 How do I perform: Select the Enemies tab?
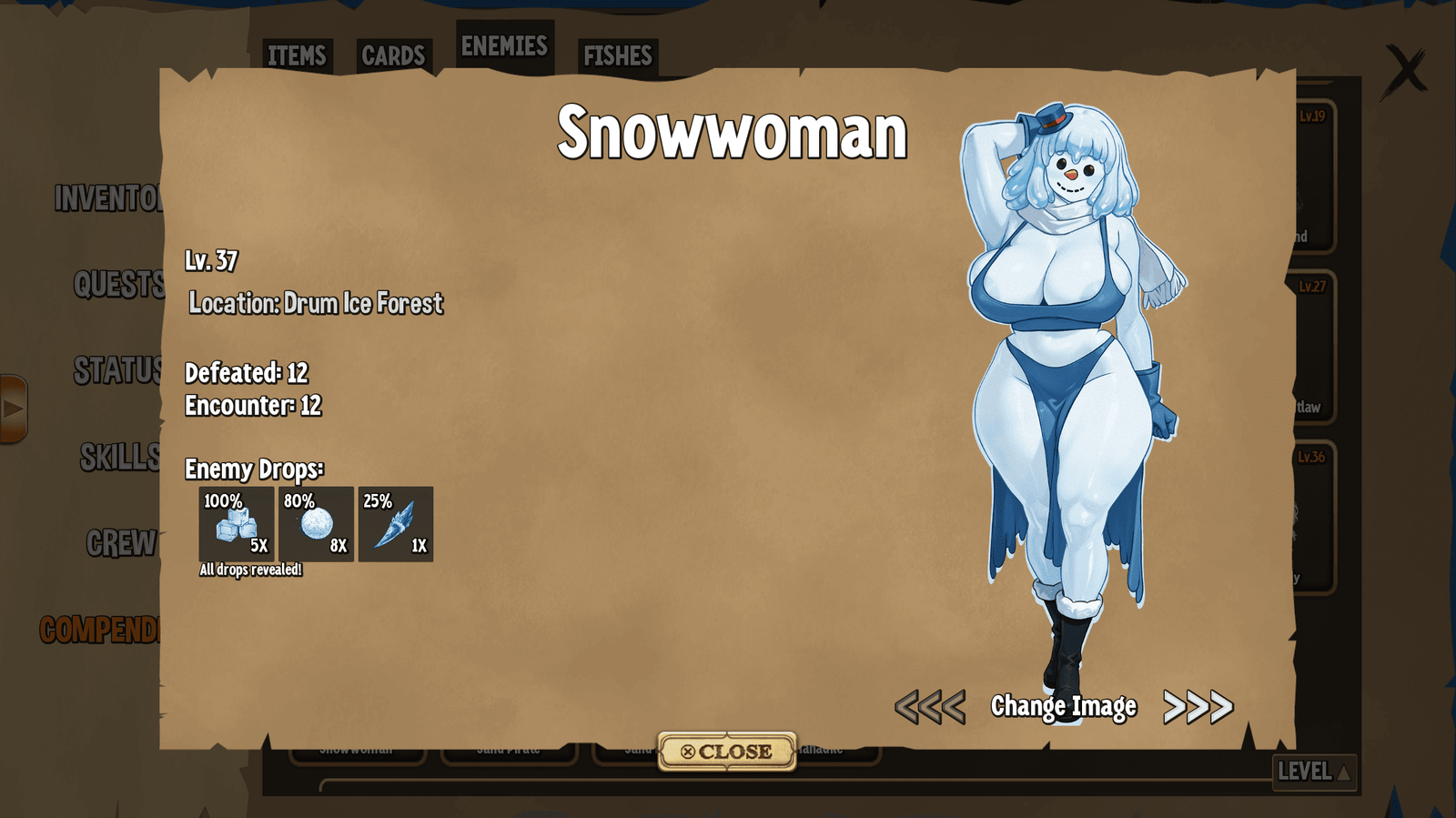coord(504,46)
